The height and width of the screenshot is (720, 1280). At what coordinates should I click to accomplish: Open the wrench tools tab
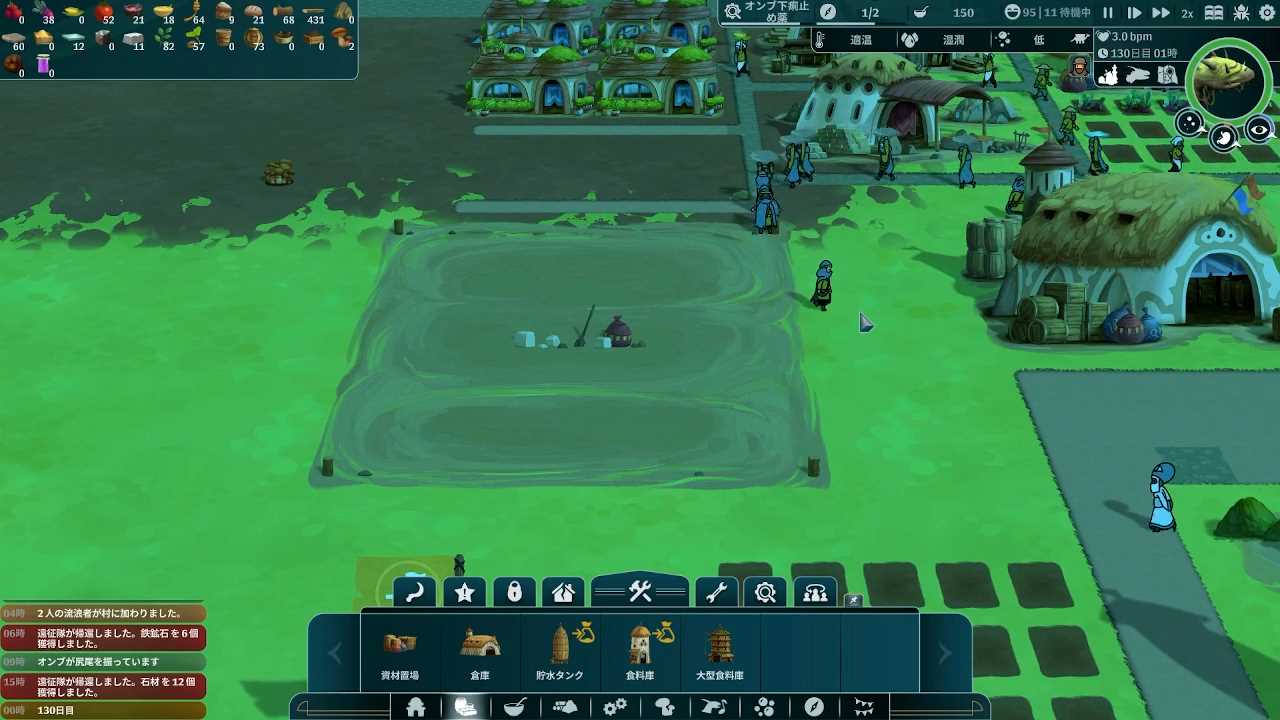pos(716,592)
